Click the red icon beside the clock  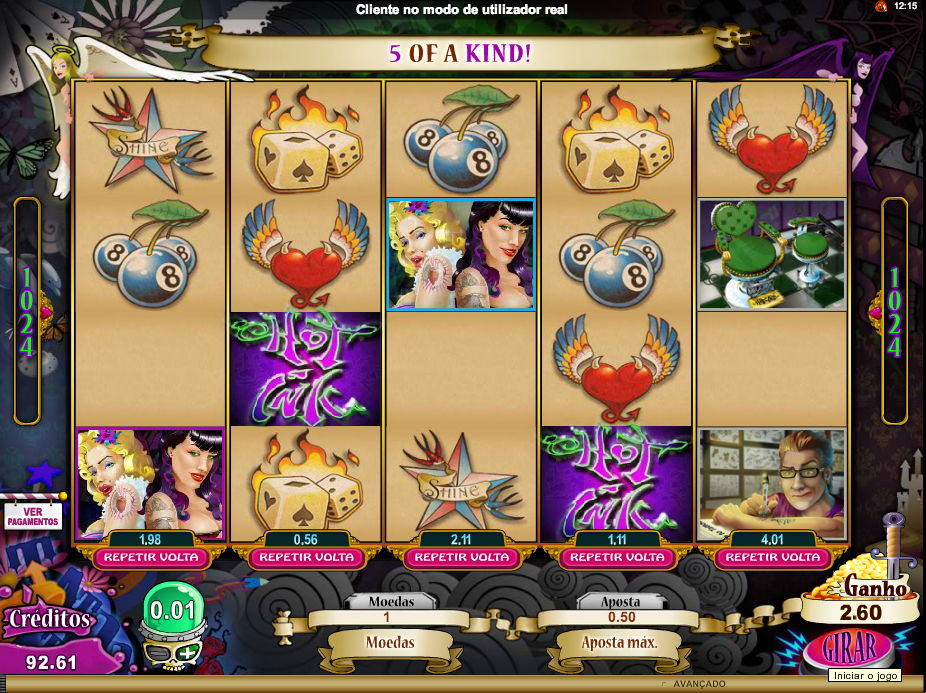pyautogui.click(x=881, y=6)
